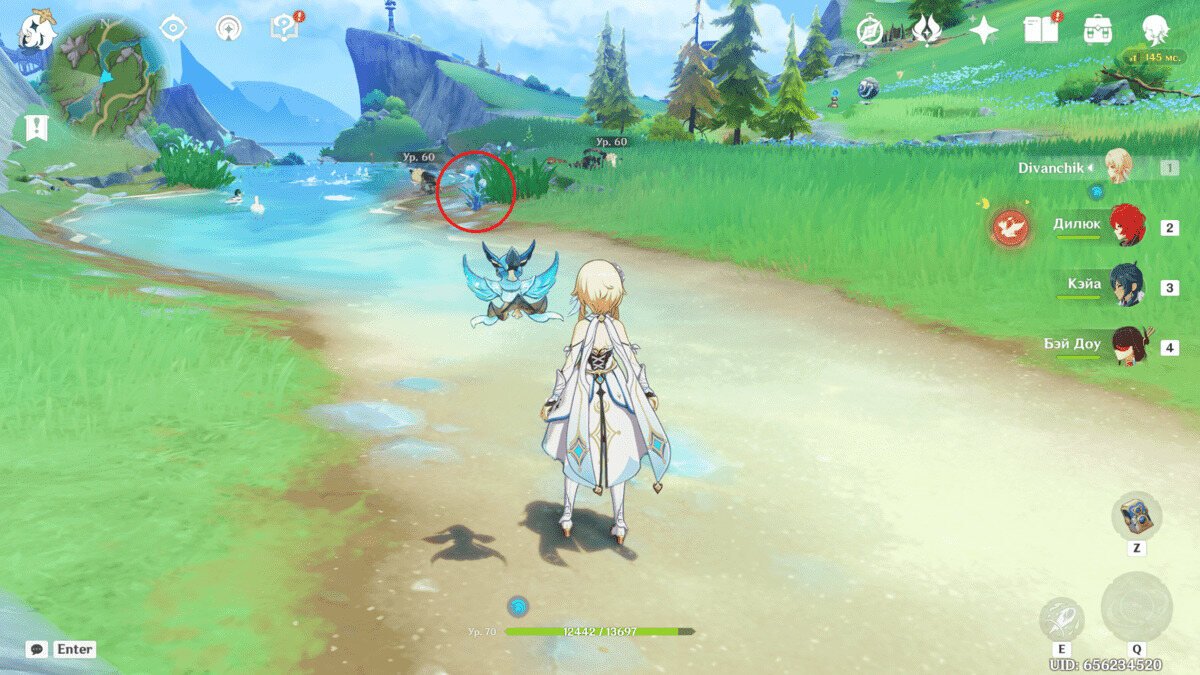Open the quest banner icon below the minimap

pos(37,128)
